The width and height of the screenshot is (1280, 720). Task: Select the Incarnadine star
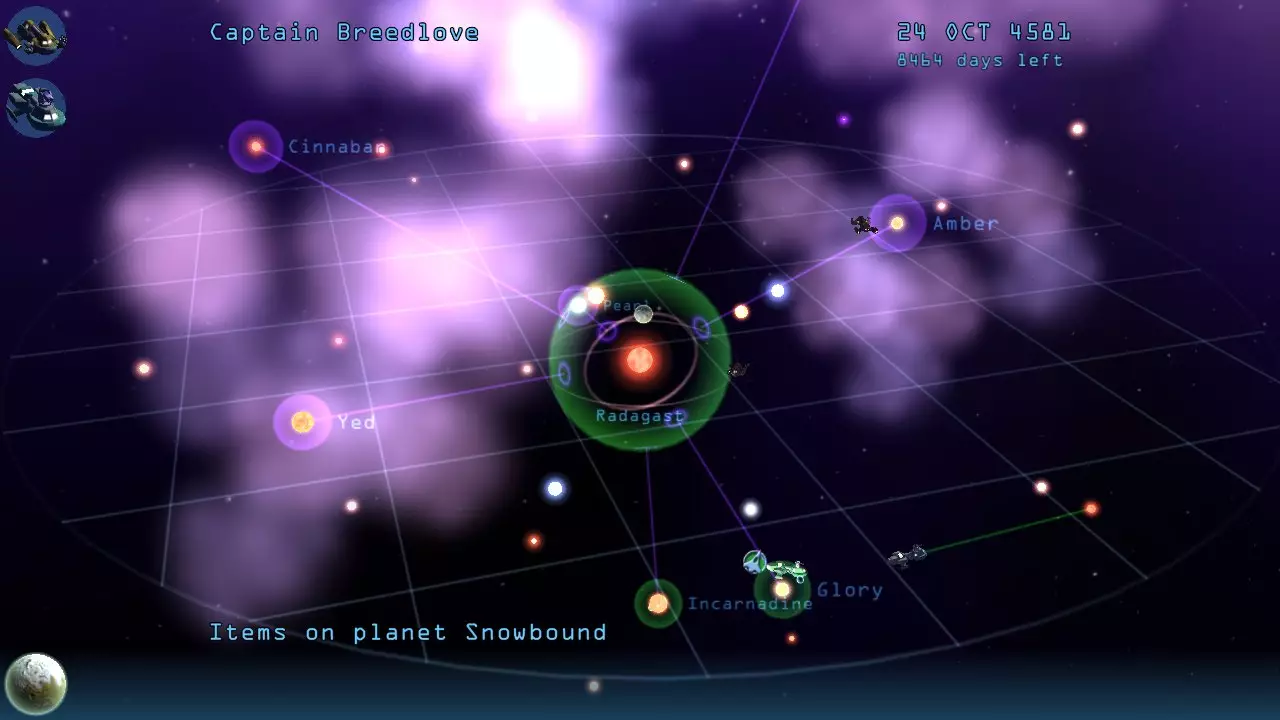[658, 602]
